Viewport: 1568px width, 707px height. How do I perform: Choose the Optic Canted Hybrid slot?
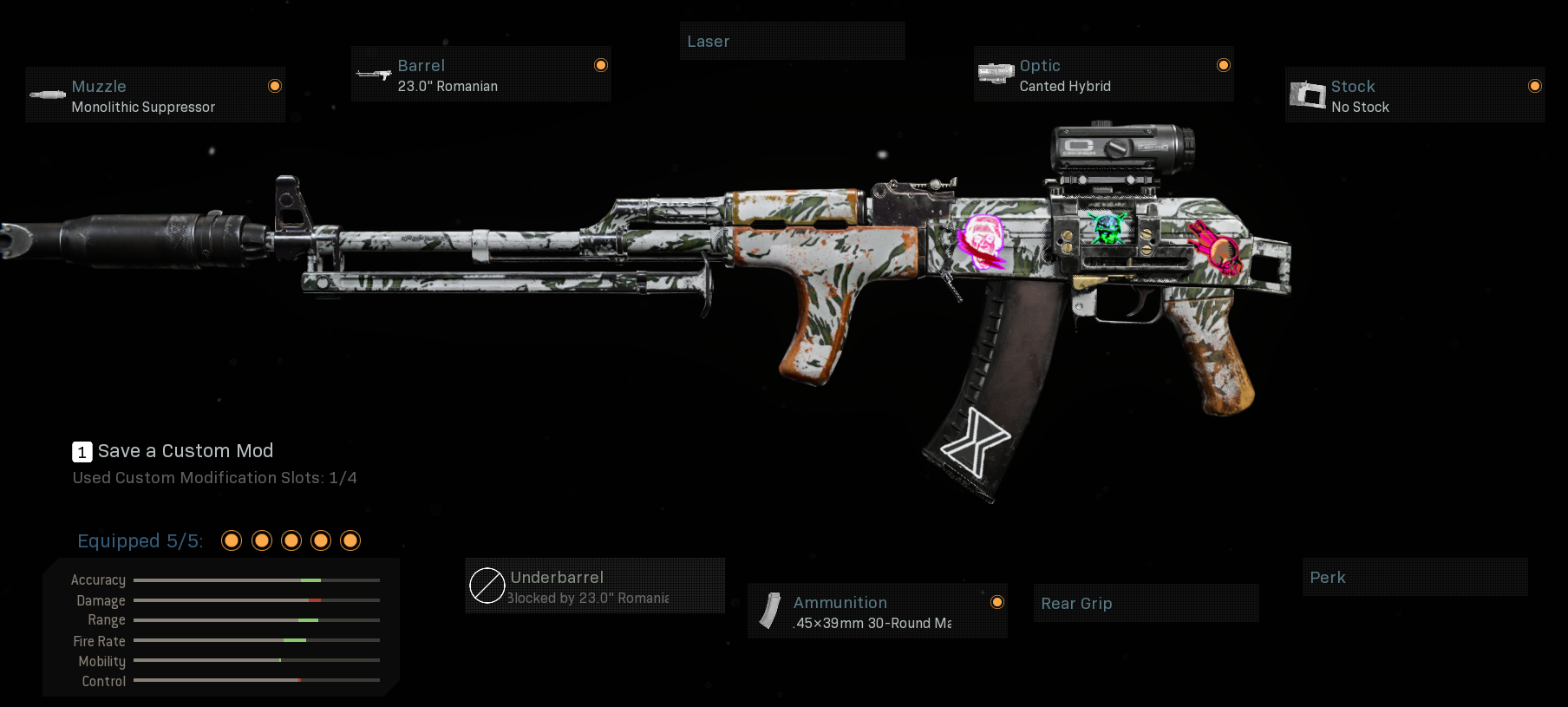[x=1103, y=75]
